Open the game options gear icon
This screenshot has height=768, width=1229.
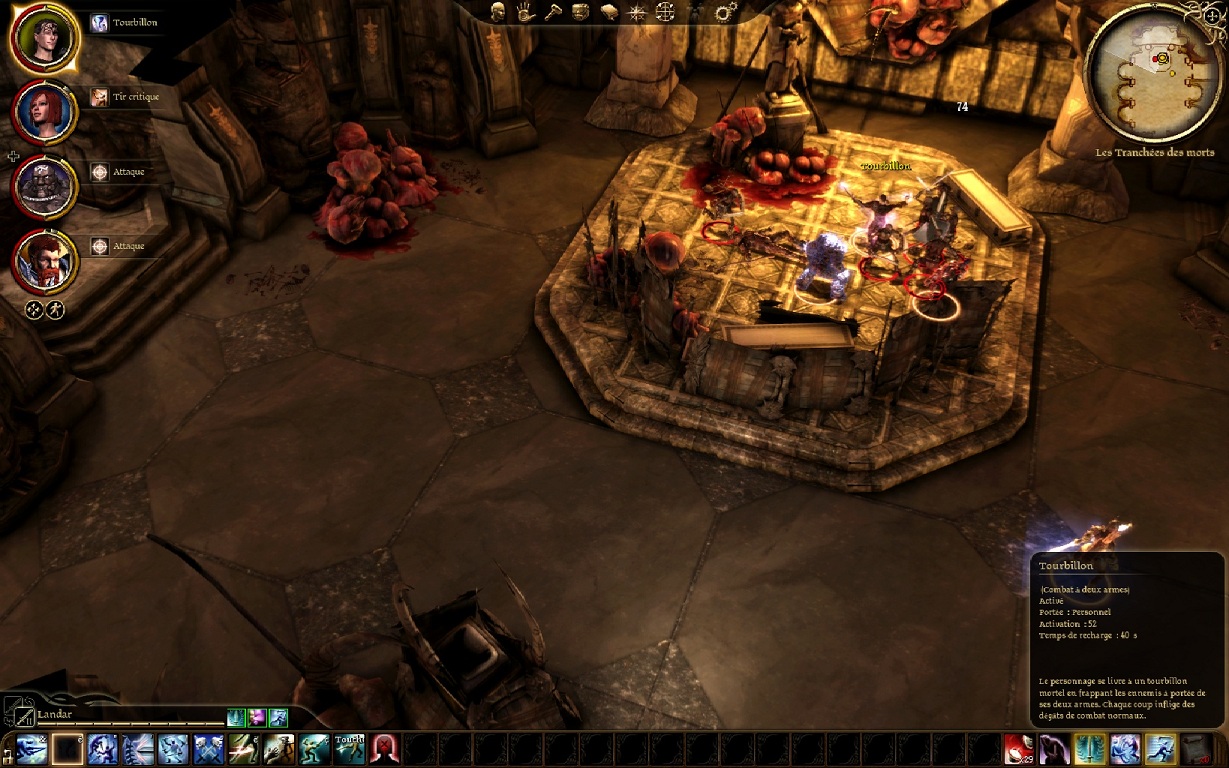tap(726, 12)
